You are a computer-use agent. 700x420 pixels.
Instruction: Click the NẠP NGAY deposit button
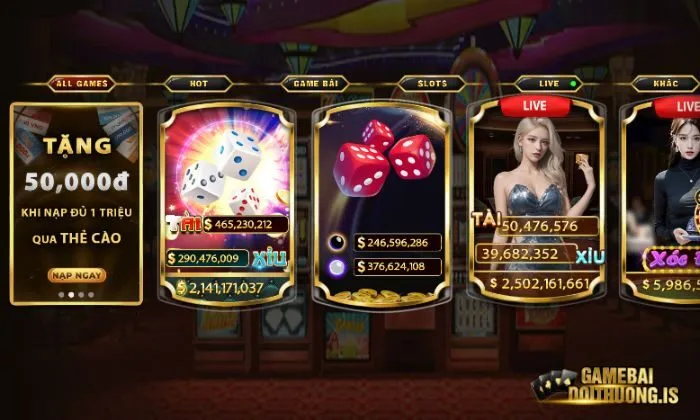(x=76, y=274)
